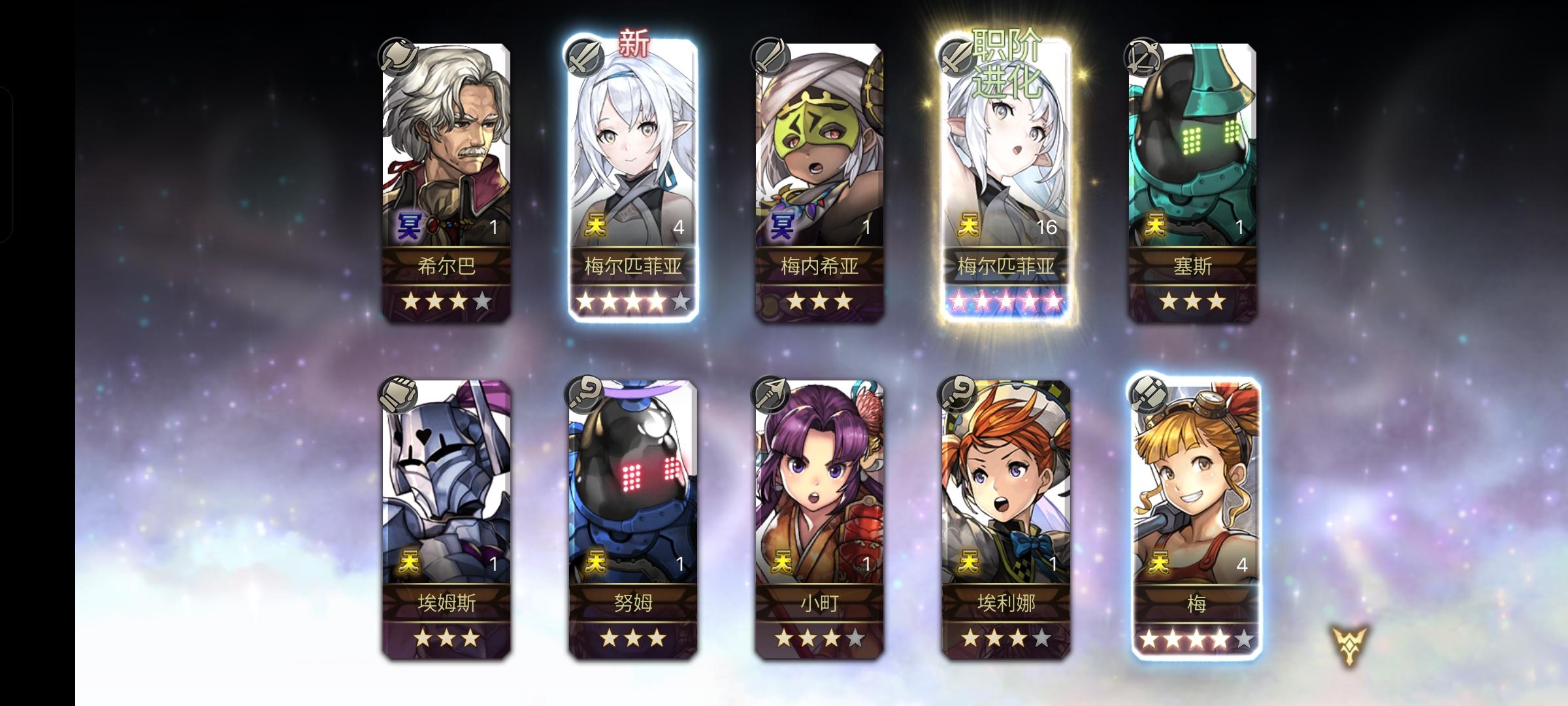
Task: Click the sword icon on 梅内希亚's card
Action: [773, 58]
